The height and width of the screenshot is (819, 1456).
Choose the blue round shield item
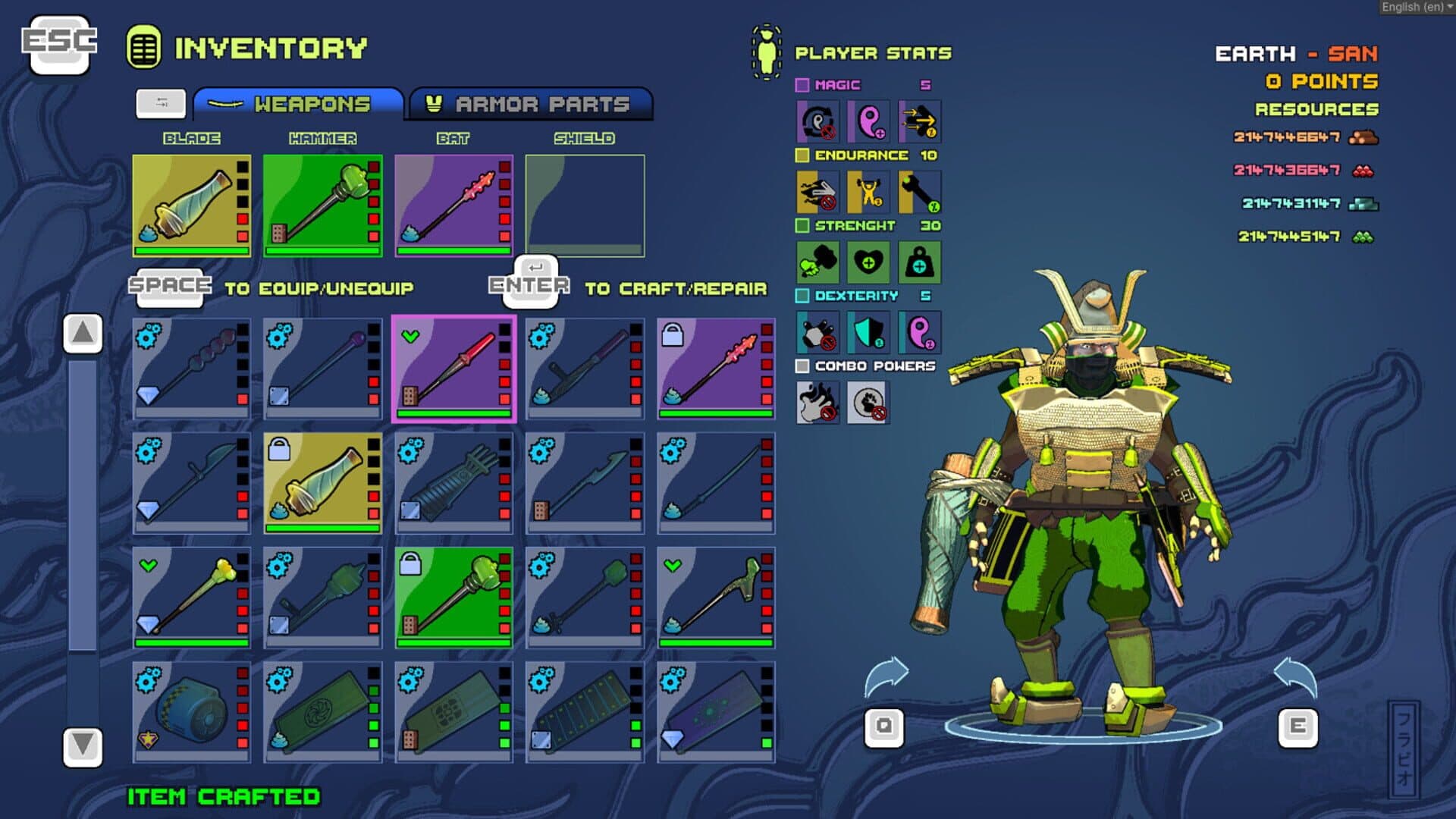(x=191, y=712)
